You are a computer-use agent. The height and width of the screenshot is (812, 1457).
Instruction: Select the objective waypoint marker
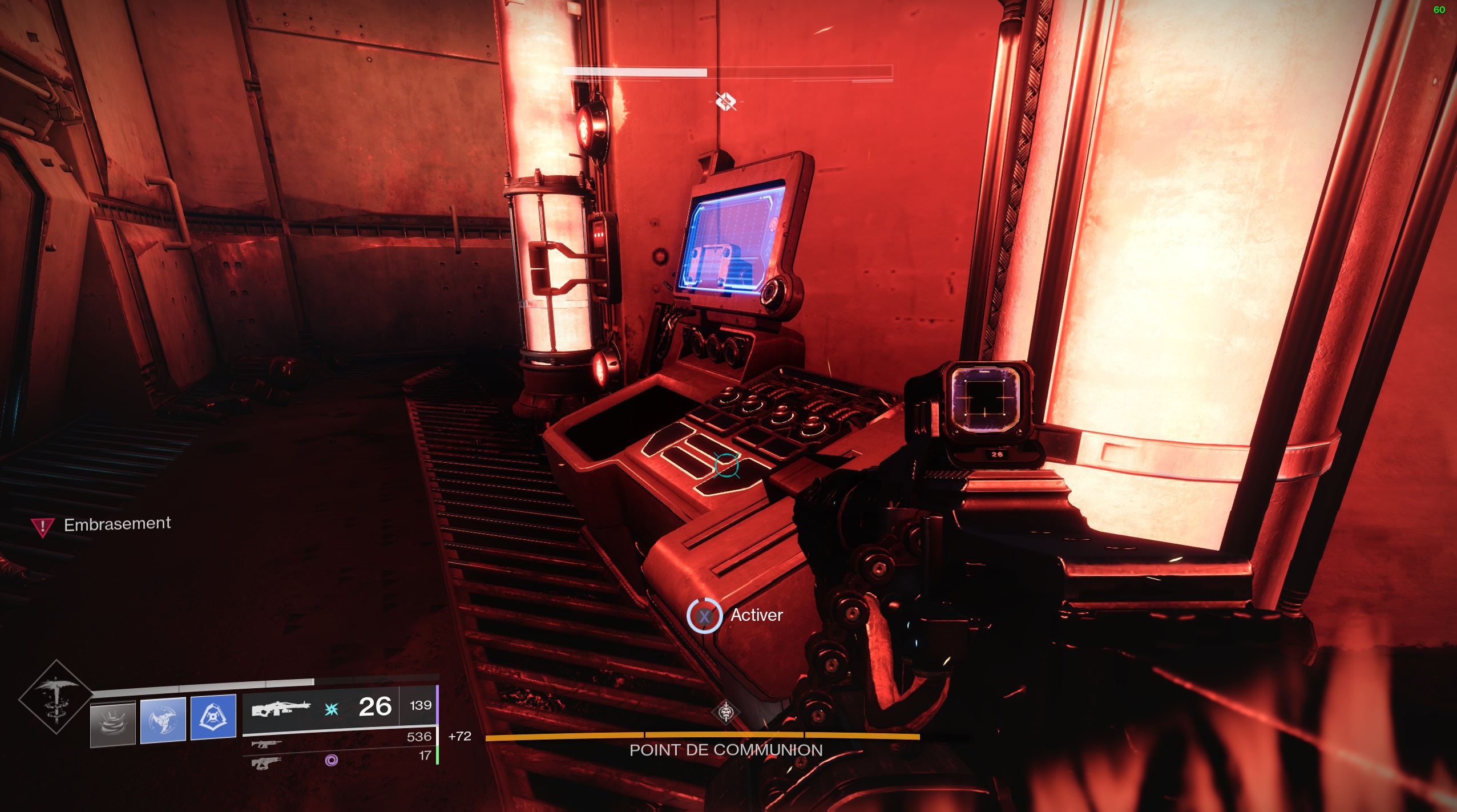726,102
